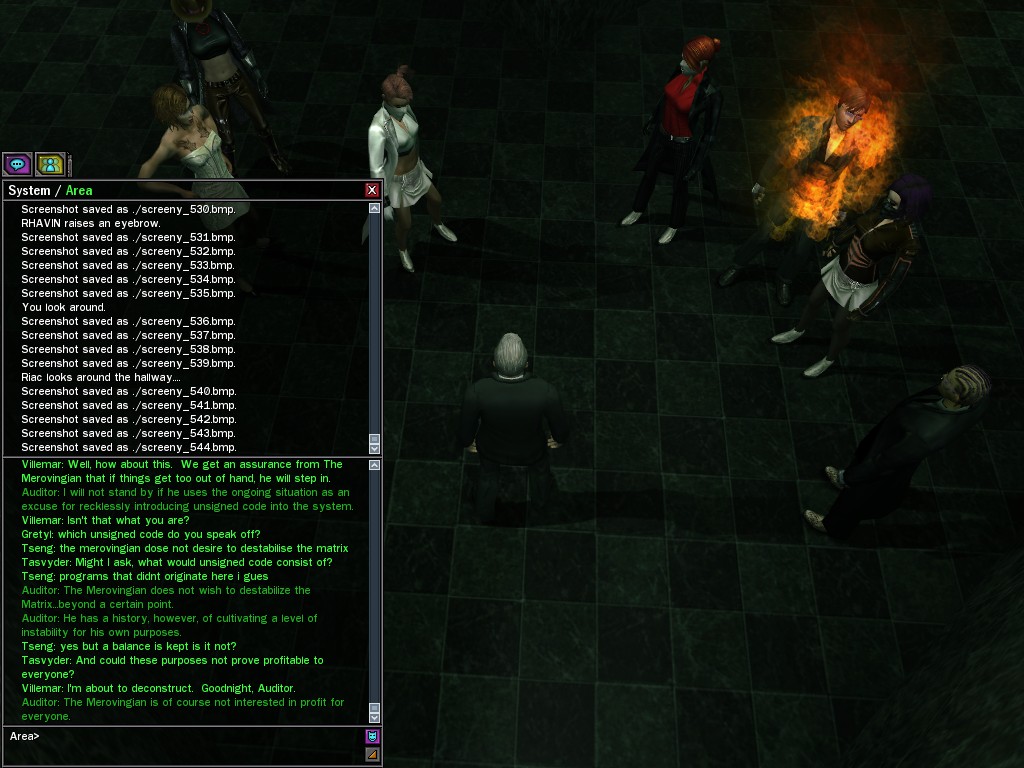The width and height of the screenshot is (1024, 768).
Task: Select the System label in the chat title
Action: [x=29, y=190]
